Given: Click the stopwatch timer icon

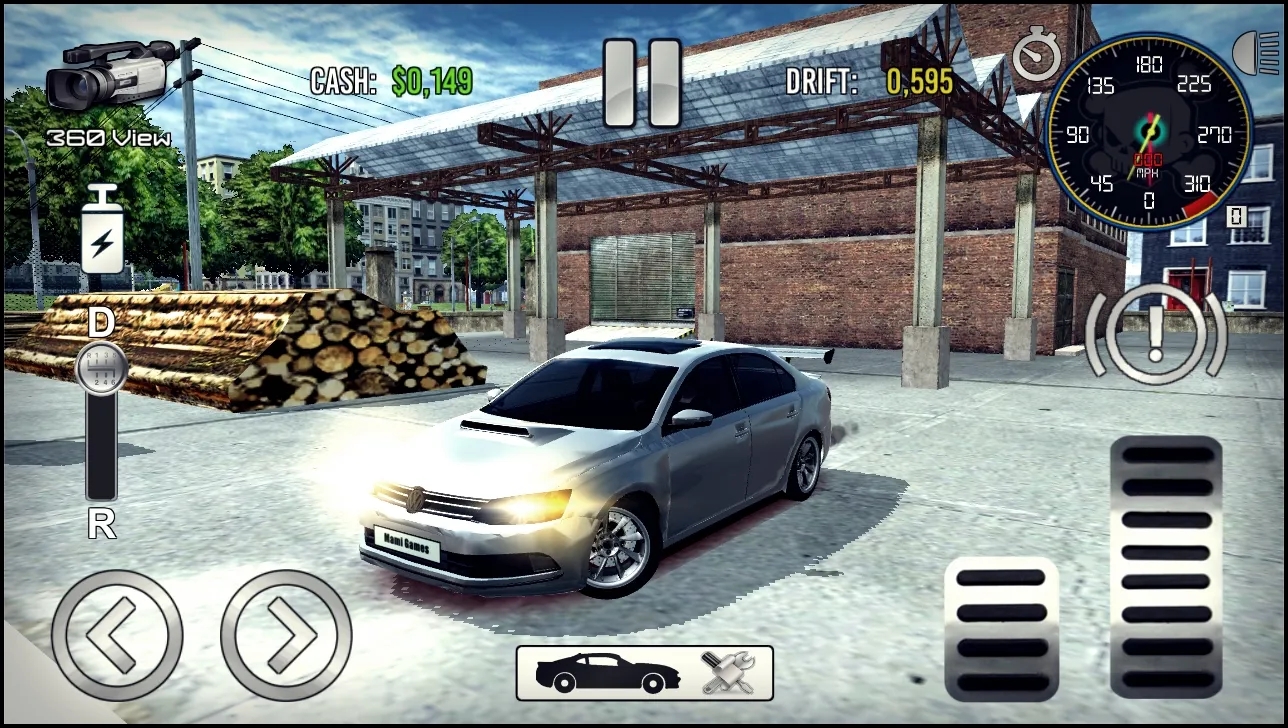Looking at the screenshot, I should 1036,55.
